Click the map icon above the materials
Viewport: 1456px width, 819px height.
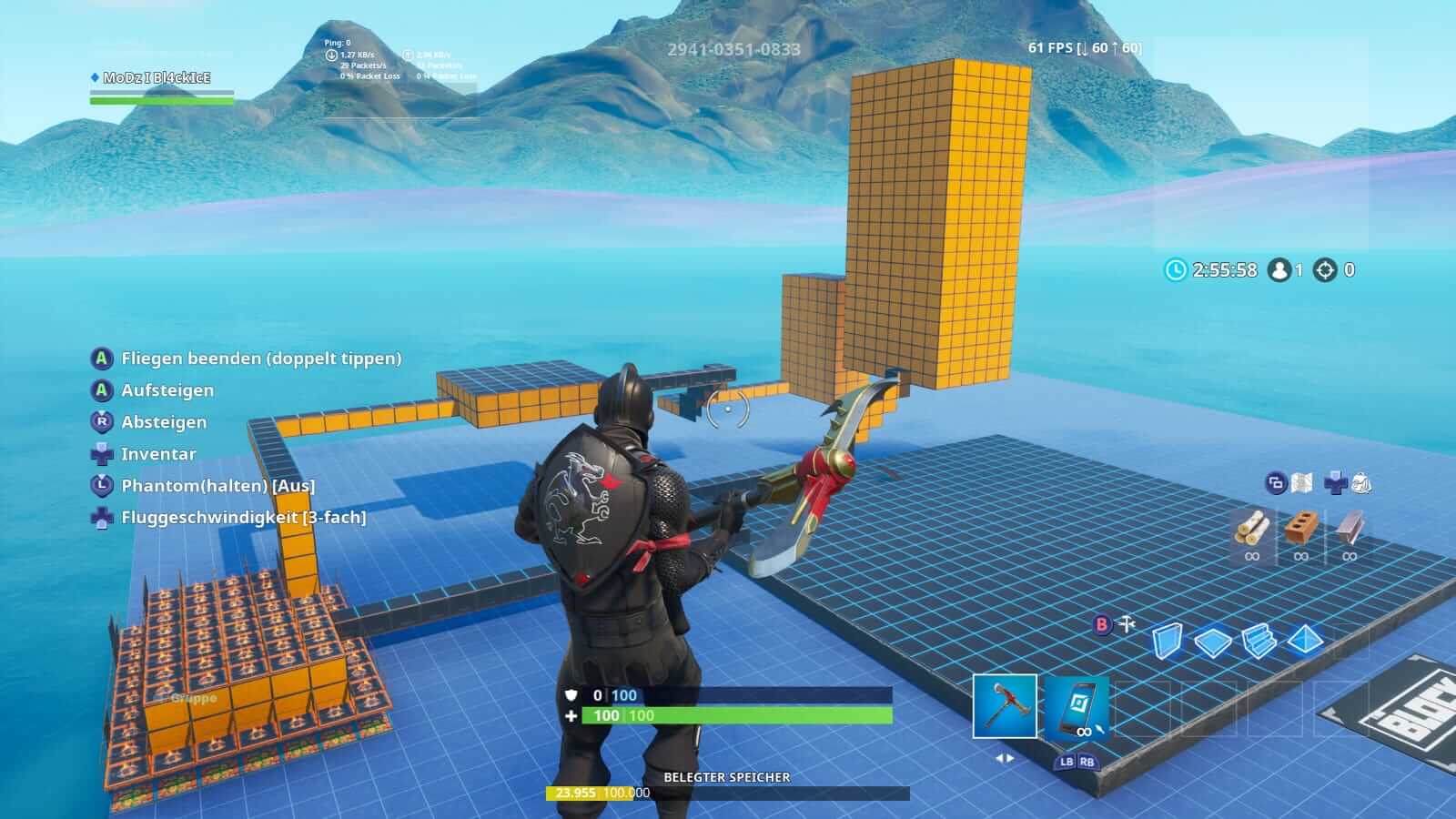point(1301,481)
